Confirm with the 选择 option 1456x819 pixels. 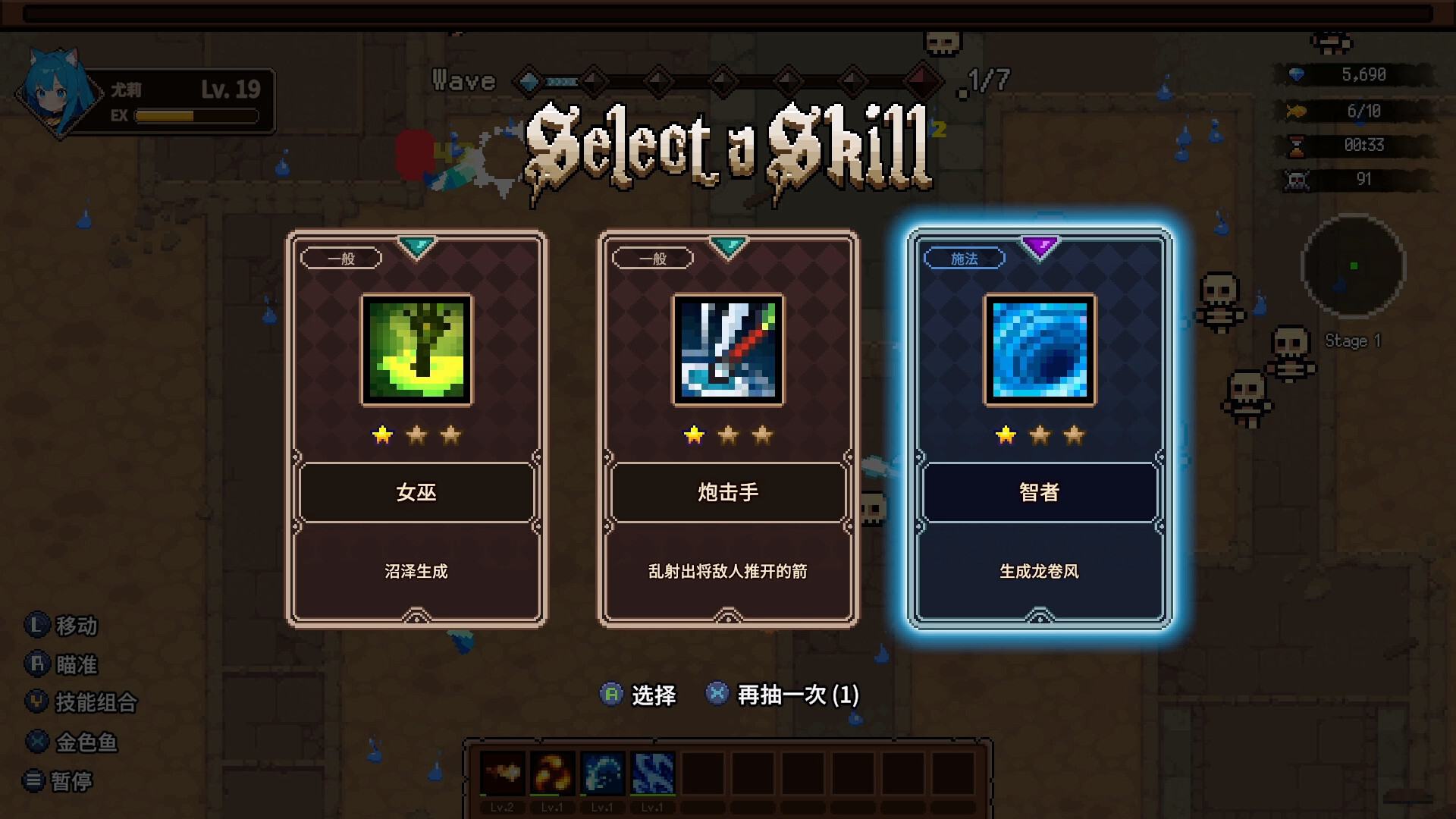tap(639, 695)
